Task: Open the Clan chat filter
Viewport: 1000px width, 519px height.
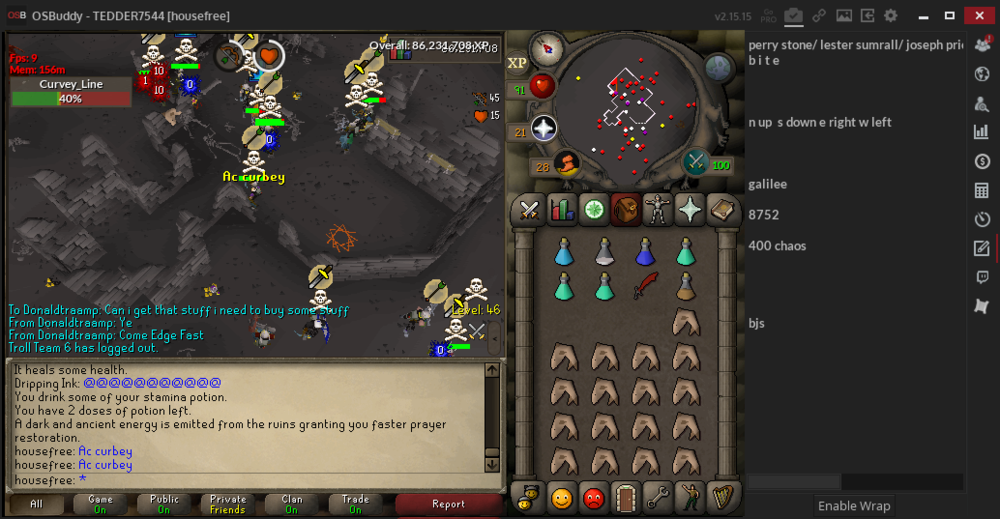Action: 292,504
